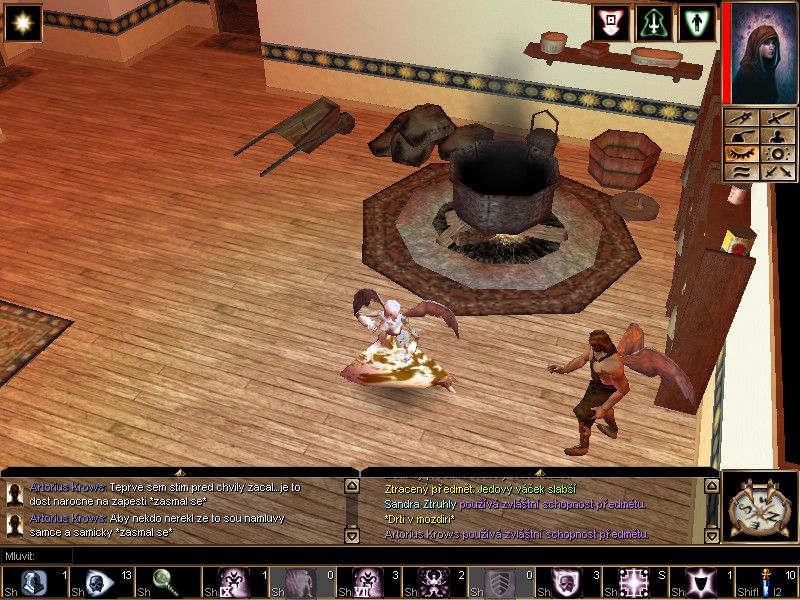800x600 pixels.
Task: Use the dagger item in last quickbar slot
Action: point(765,582)
